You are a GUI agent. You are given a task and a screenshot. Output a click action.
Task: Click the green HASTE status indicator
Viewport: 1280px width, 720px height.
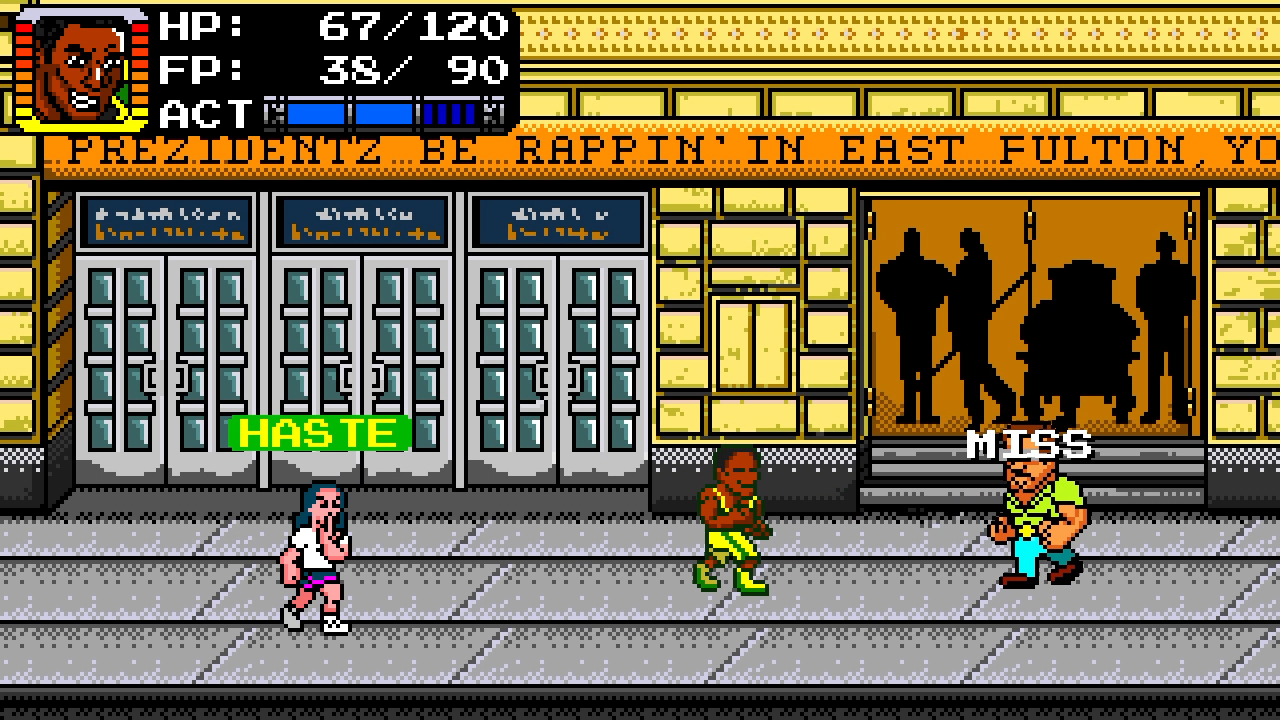[318, 433]
